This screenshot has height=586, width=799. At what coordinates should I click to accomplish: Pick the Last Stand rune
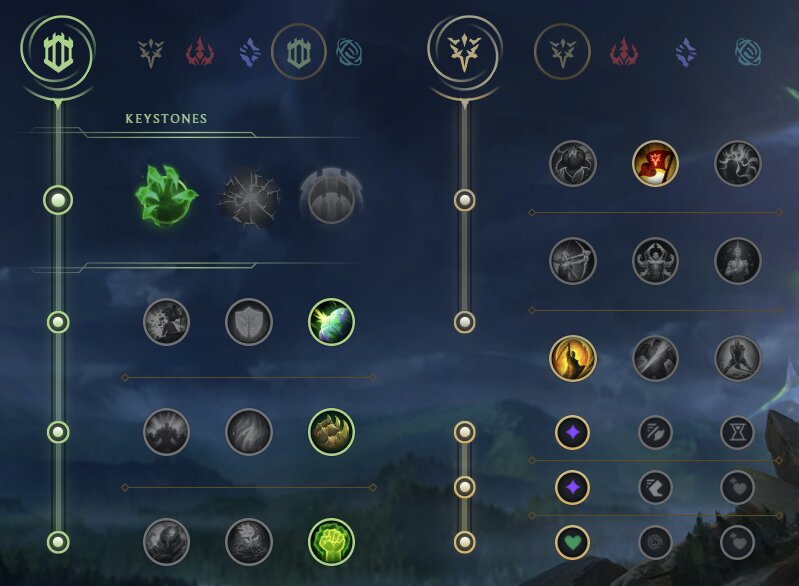click(738, 358)
